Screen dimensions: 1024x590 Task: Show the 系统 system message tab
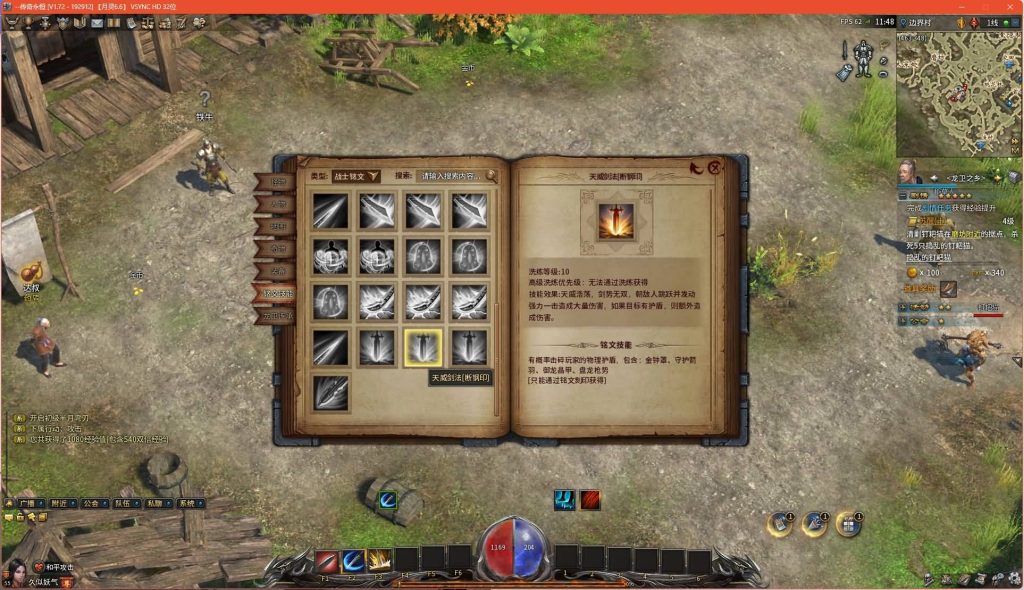tap(185, 503)
